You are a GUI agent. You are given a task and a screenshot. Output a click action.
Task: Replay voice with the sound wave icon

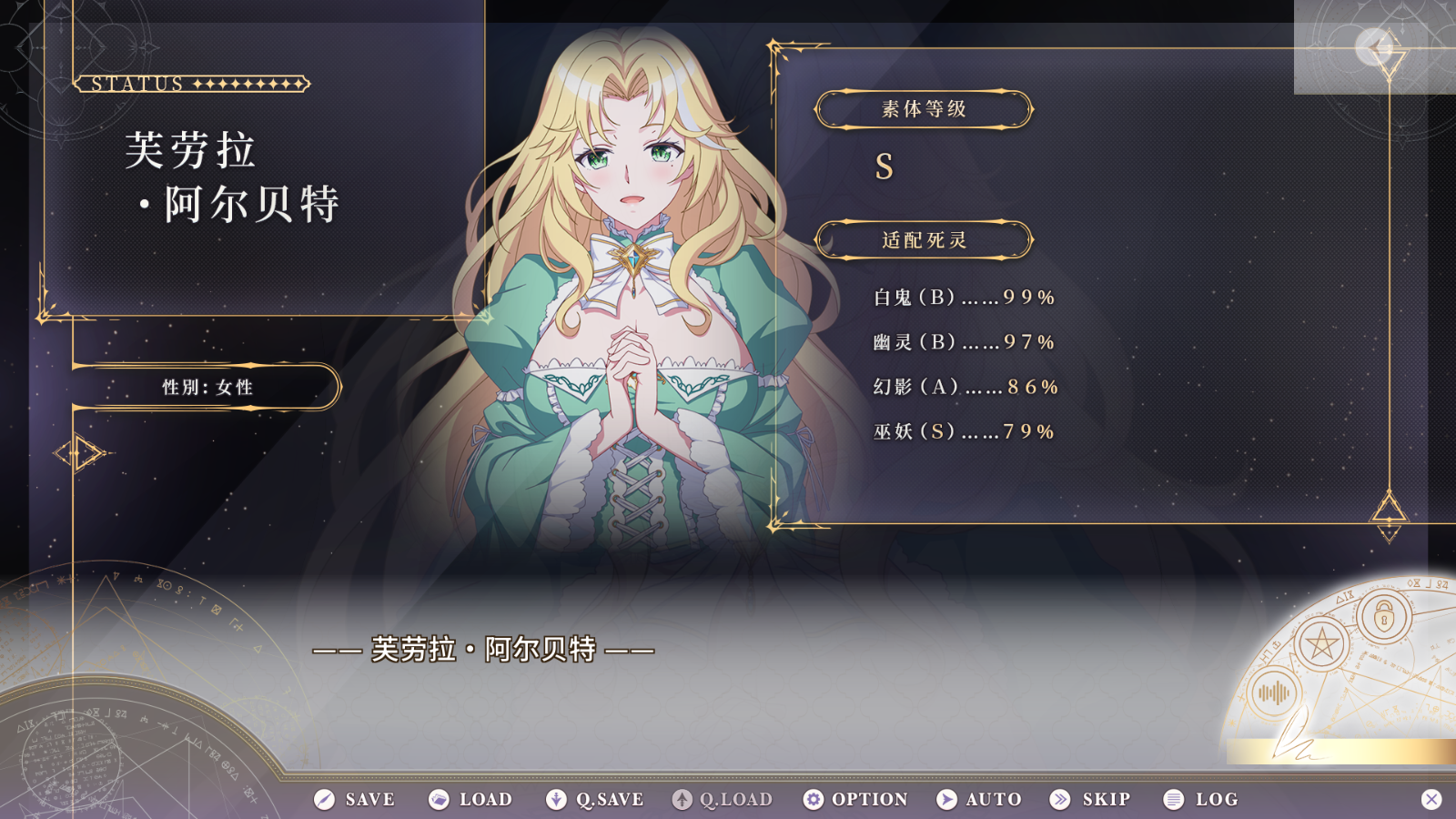(x=1274, y=693)
